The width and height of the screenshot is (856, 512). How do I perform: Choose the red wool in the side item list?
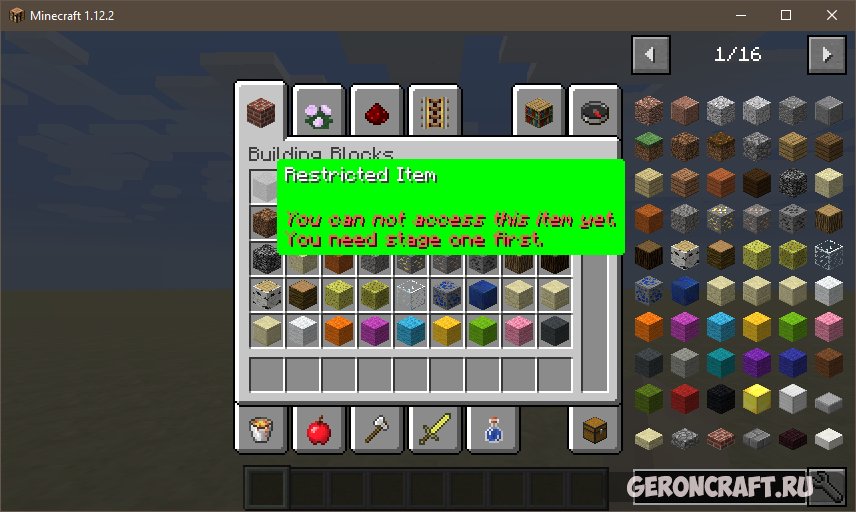point(684,399)
